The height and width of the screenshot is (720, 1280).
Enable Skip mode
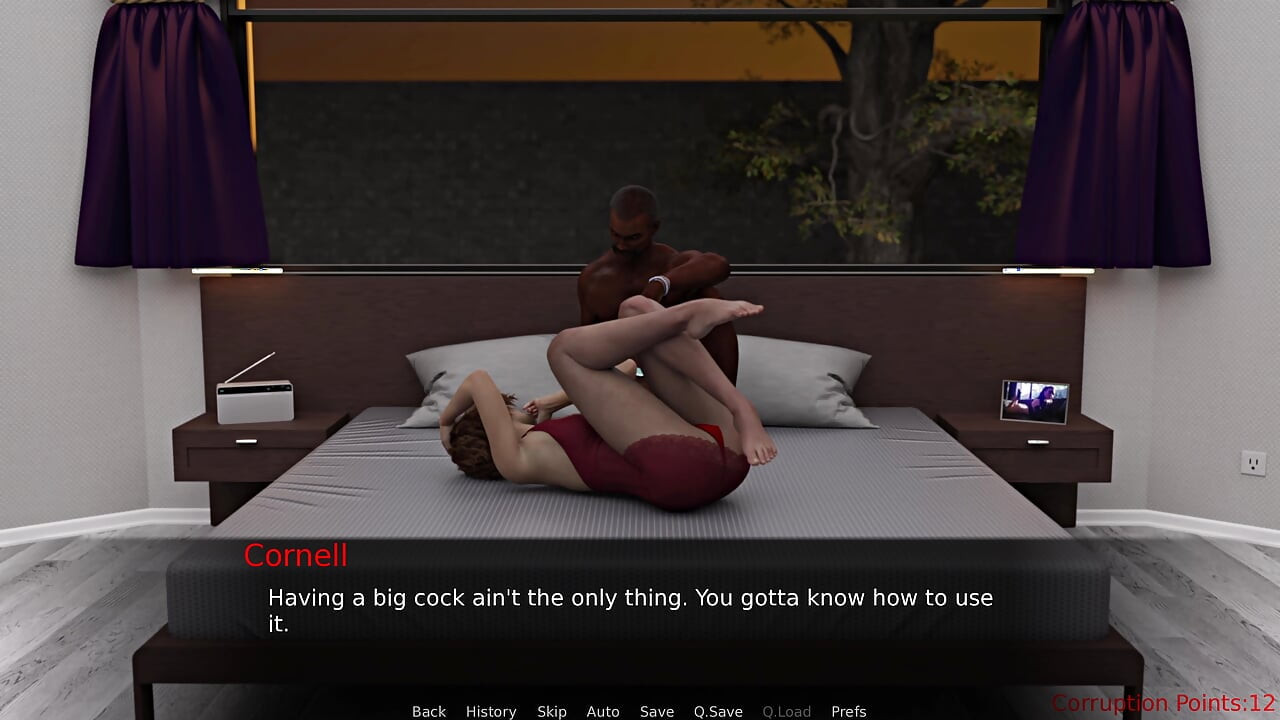pos(551,711)
